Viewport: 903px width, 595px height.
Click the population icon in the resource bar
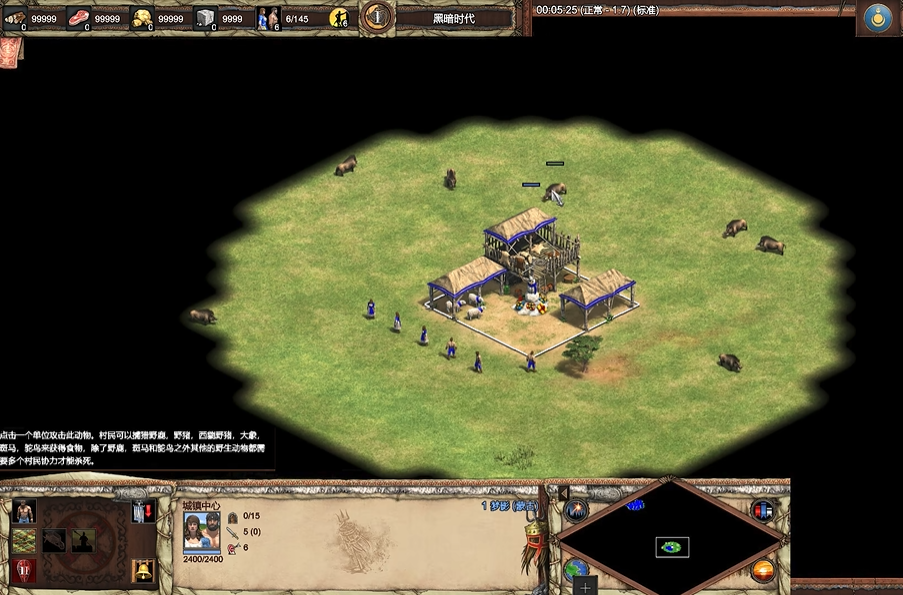268,17
